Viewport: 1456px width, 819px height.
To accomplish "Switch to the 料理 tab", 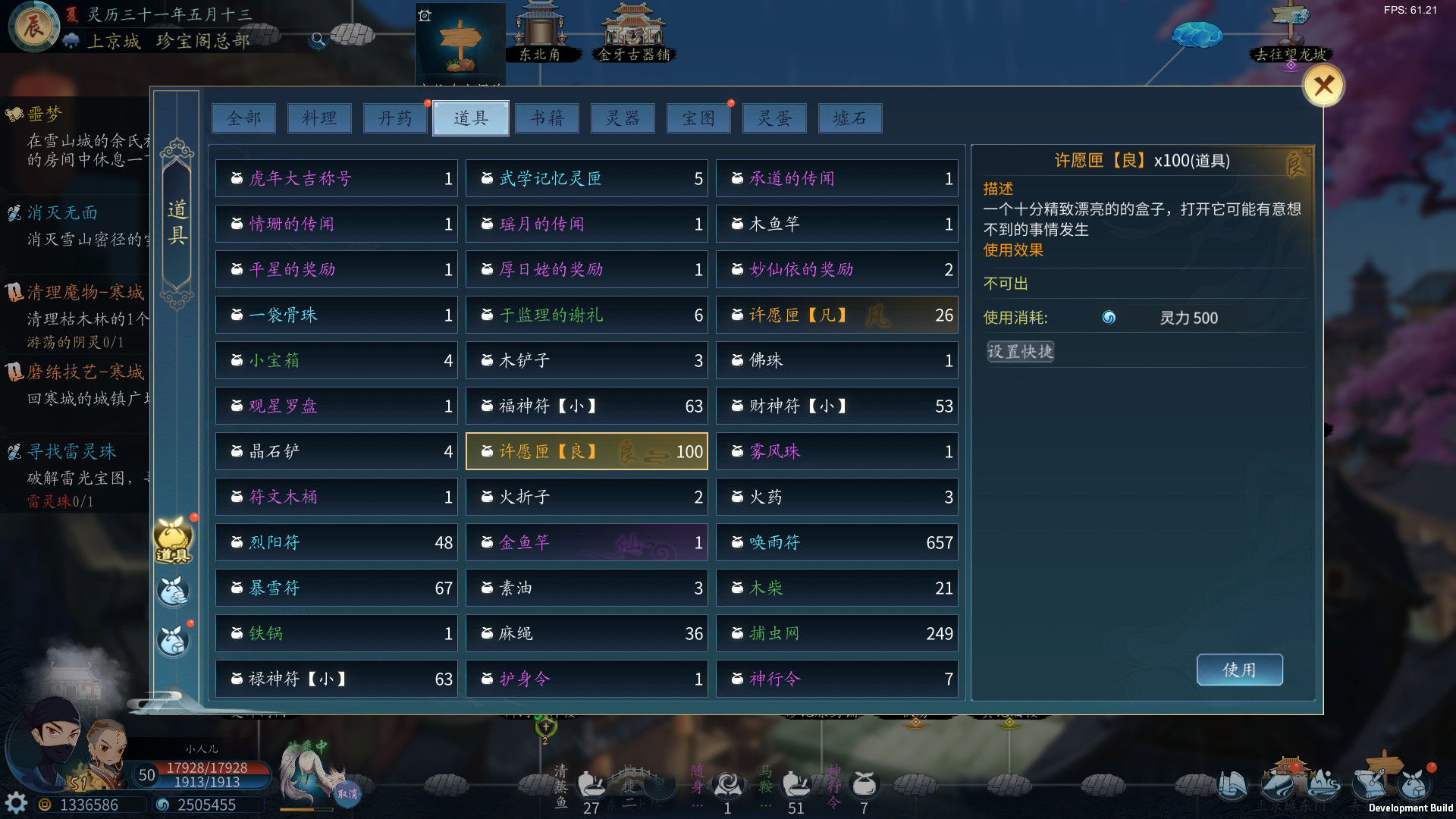I will tap(319, 118).
